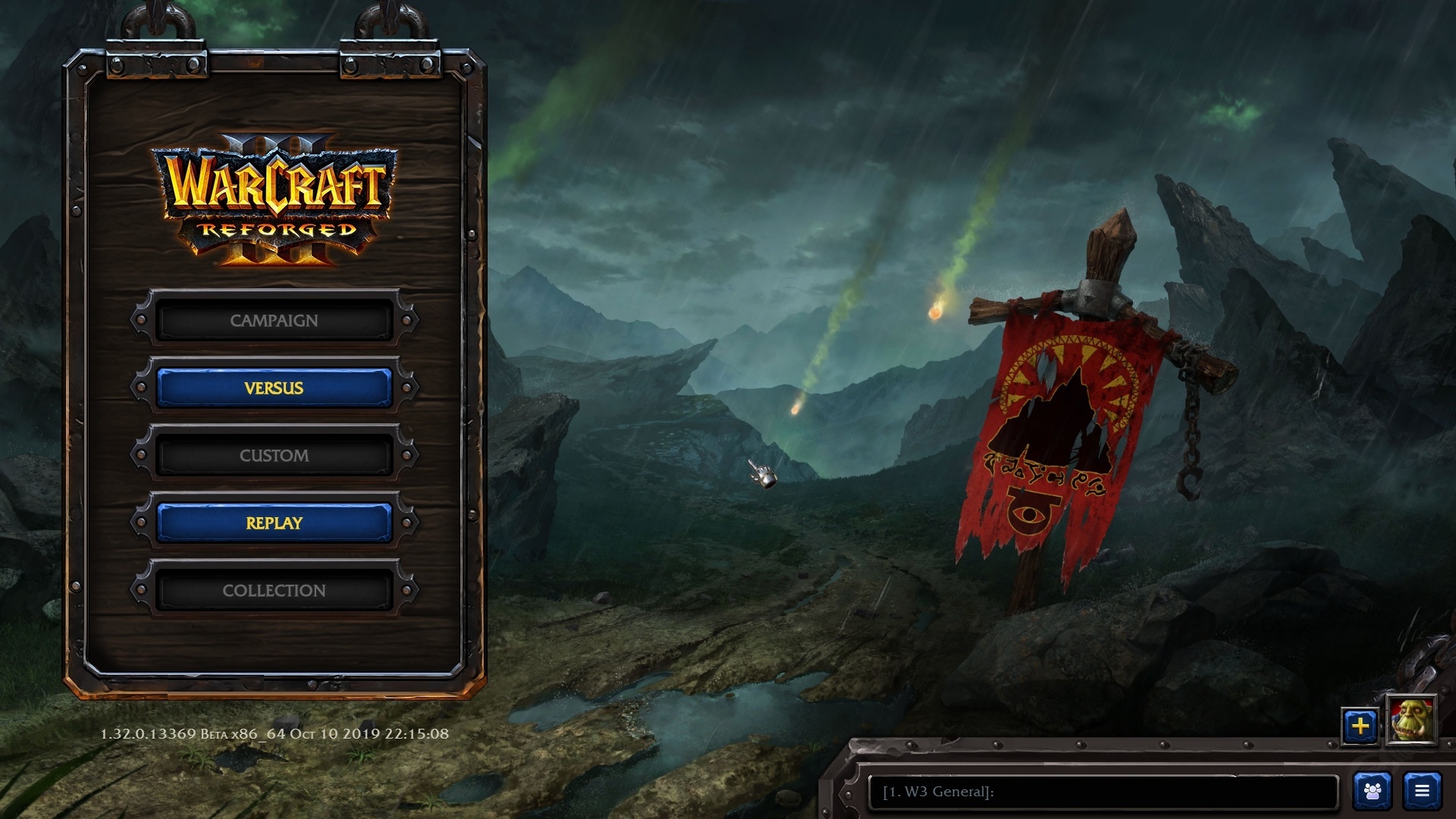Browse community maps under Custom
1456x819 pixels.
[x=274, y=455]
